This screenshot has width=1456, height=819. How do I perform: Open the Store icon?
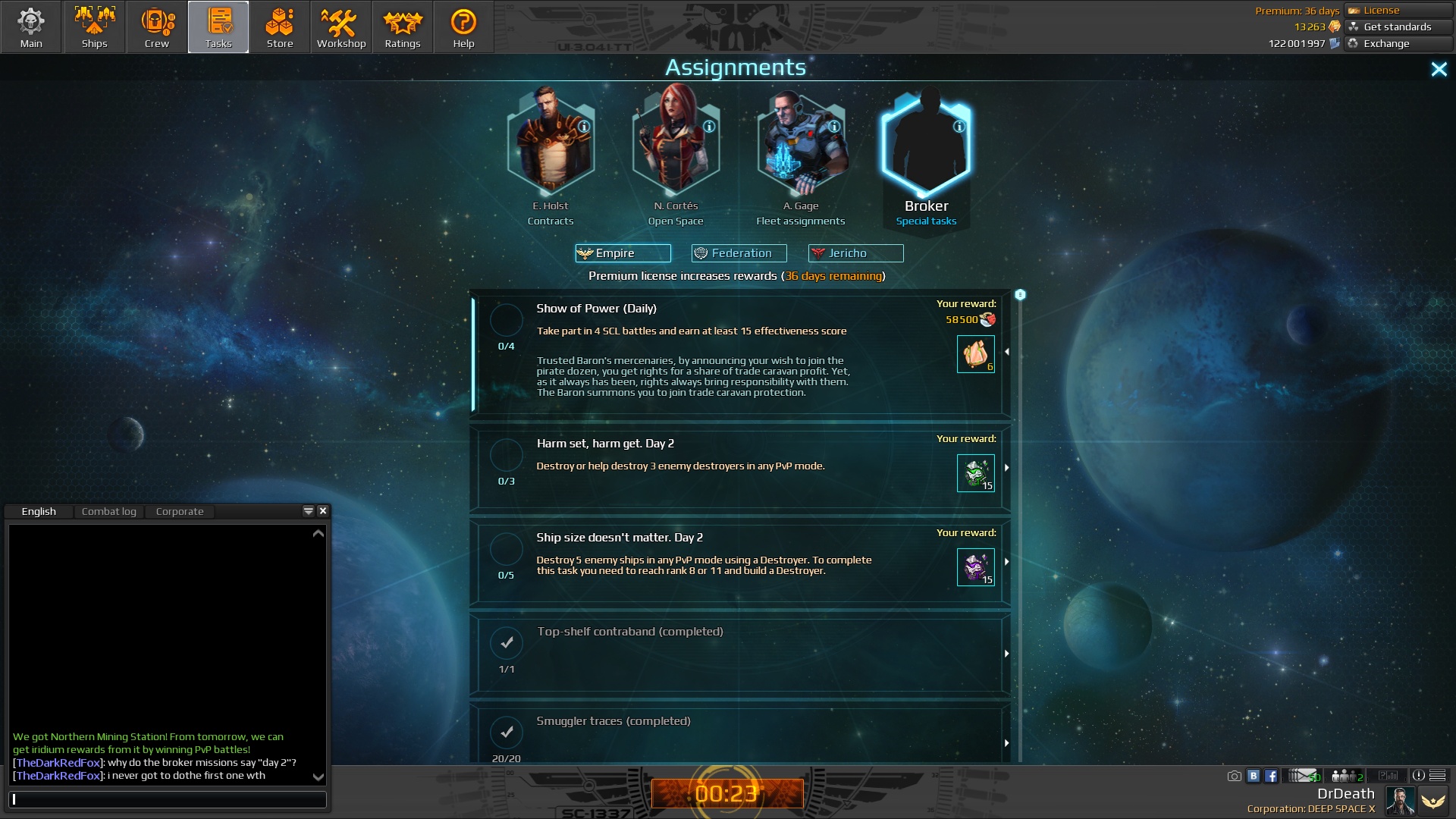pos(280,27)
